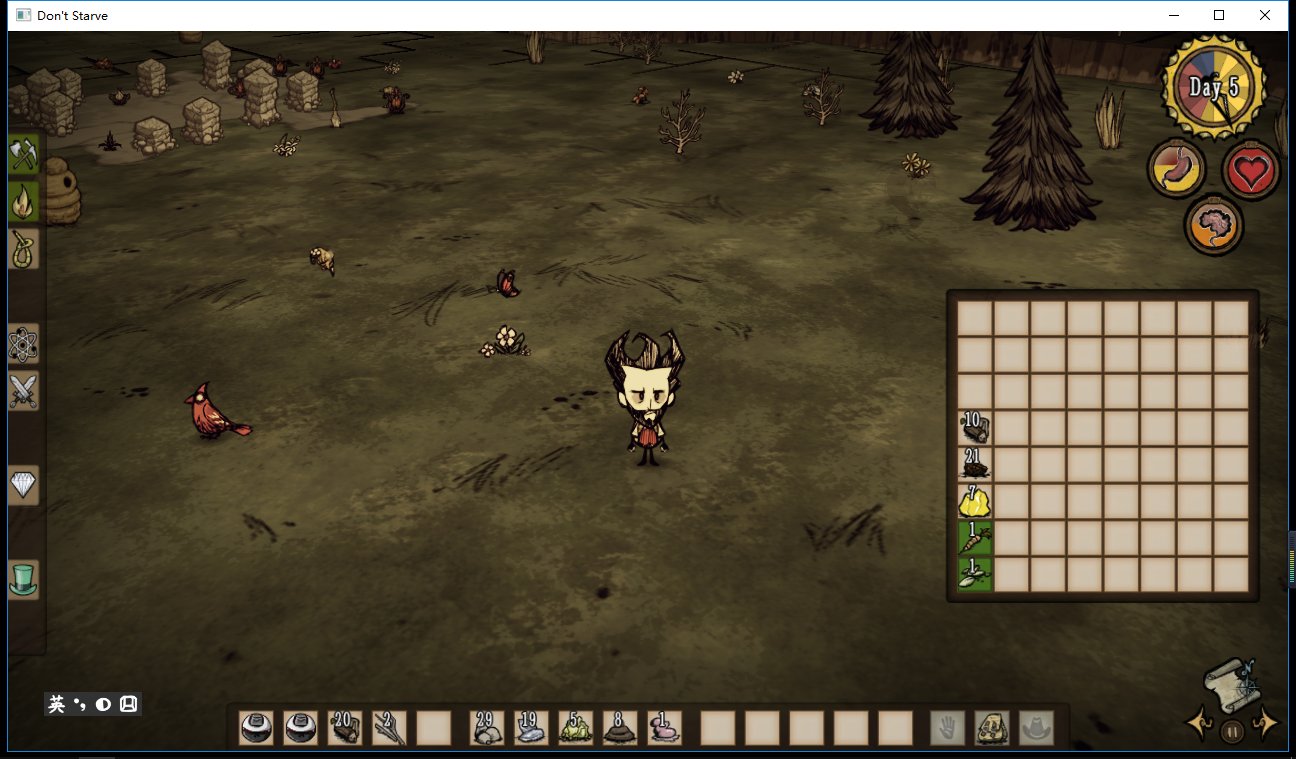Close the Don't Starve window
Viewport: 1296px width, 759px height.
[1265, 15]
